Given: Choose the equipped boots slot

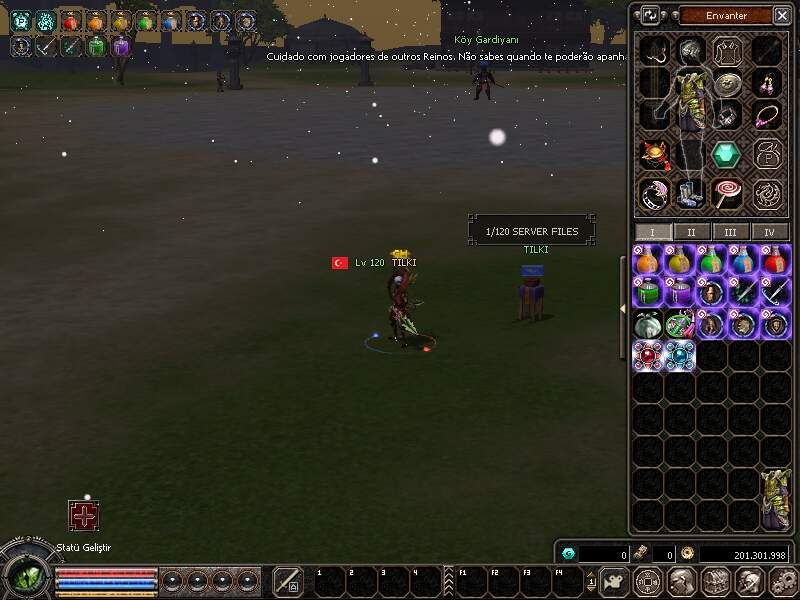Looking at the screenshot, I should point(689,192).
